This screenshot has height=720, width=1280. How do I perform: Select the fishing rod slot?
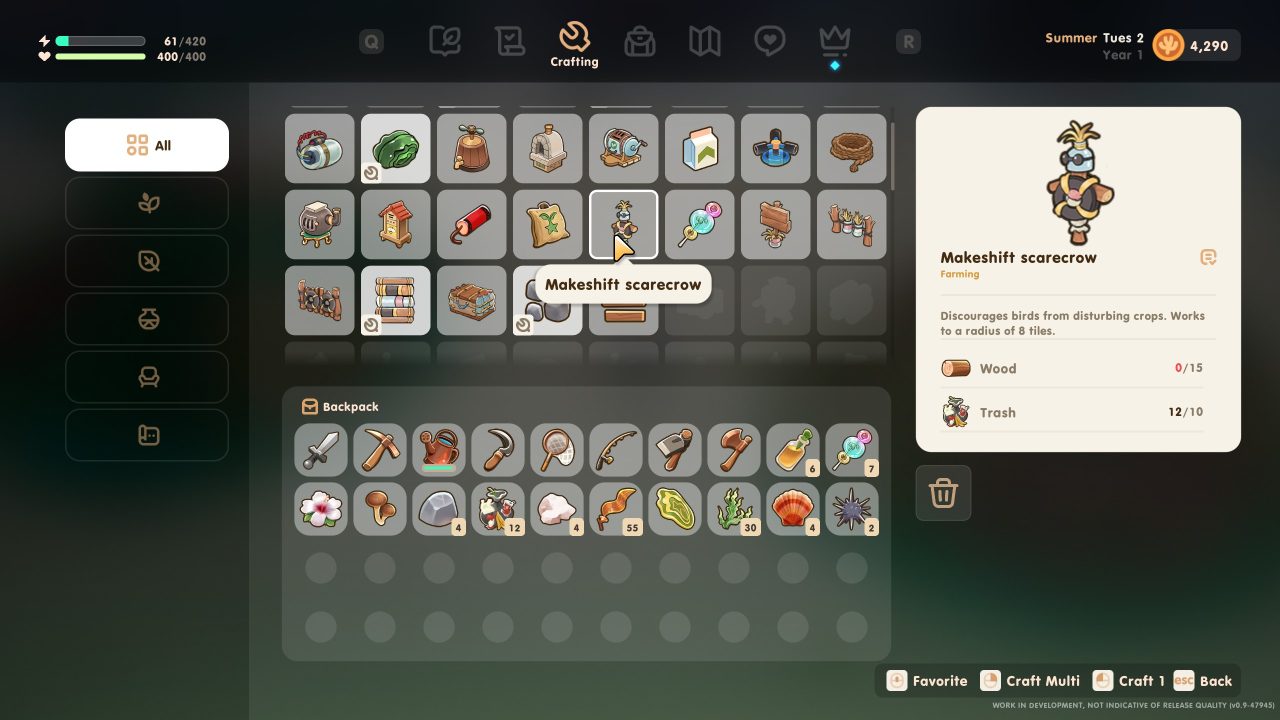(x=616, y=450)
